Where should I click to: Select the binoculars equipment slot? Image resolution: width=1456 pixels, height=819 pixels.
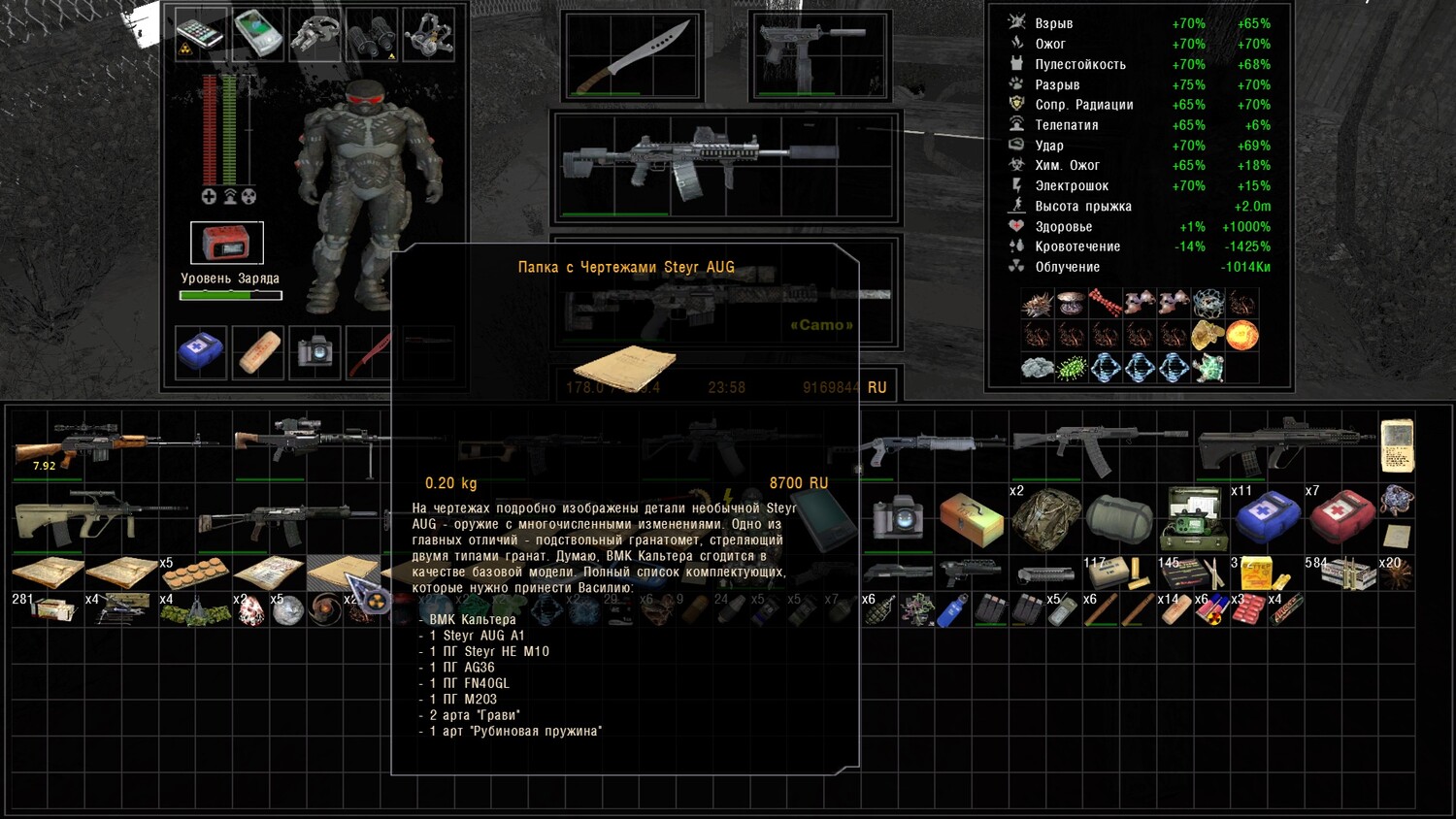372,34
